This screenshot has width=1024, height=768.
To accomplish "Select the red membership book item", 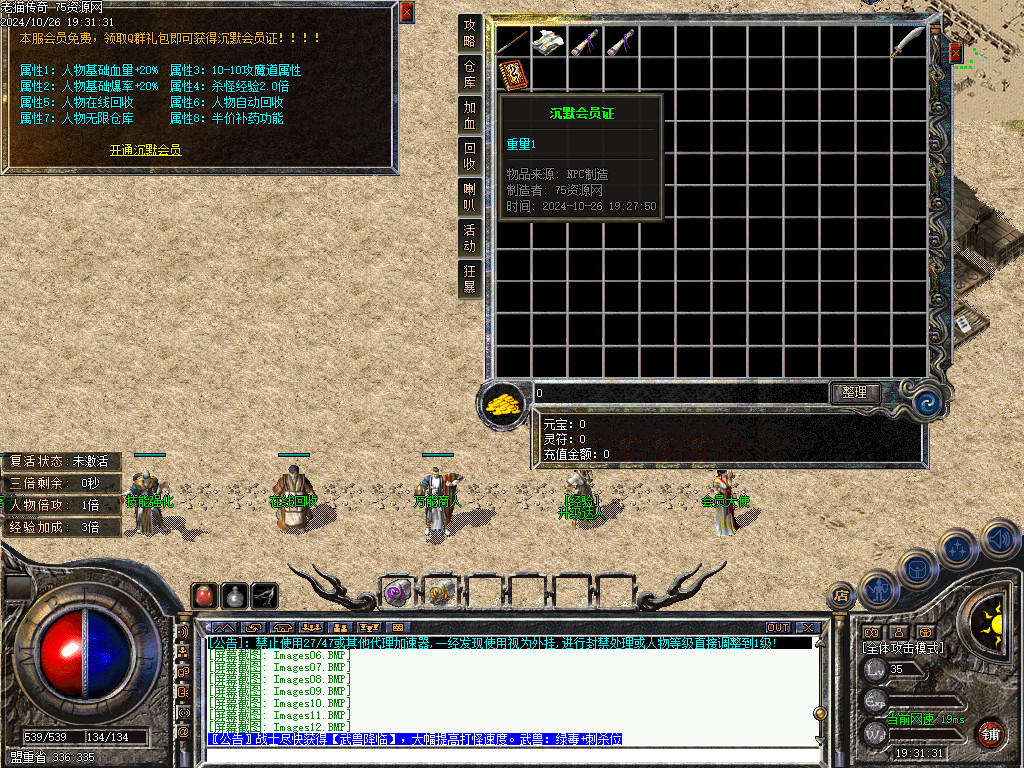I will pos(512,75).
